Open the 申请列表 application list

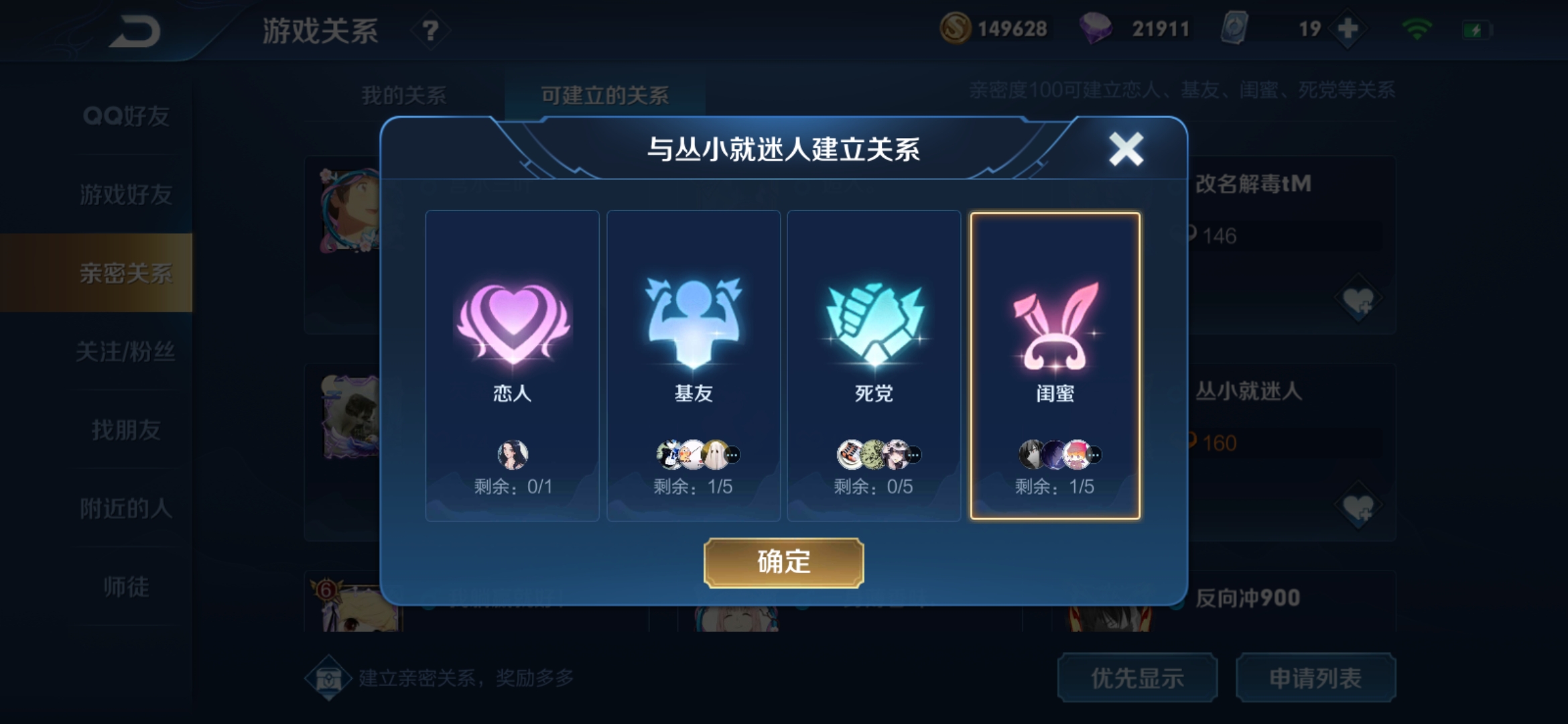[1316, 678]
